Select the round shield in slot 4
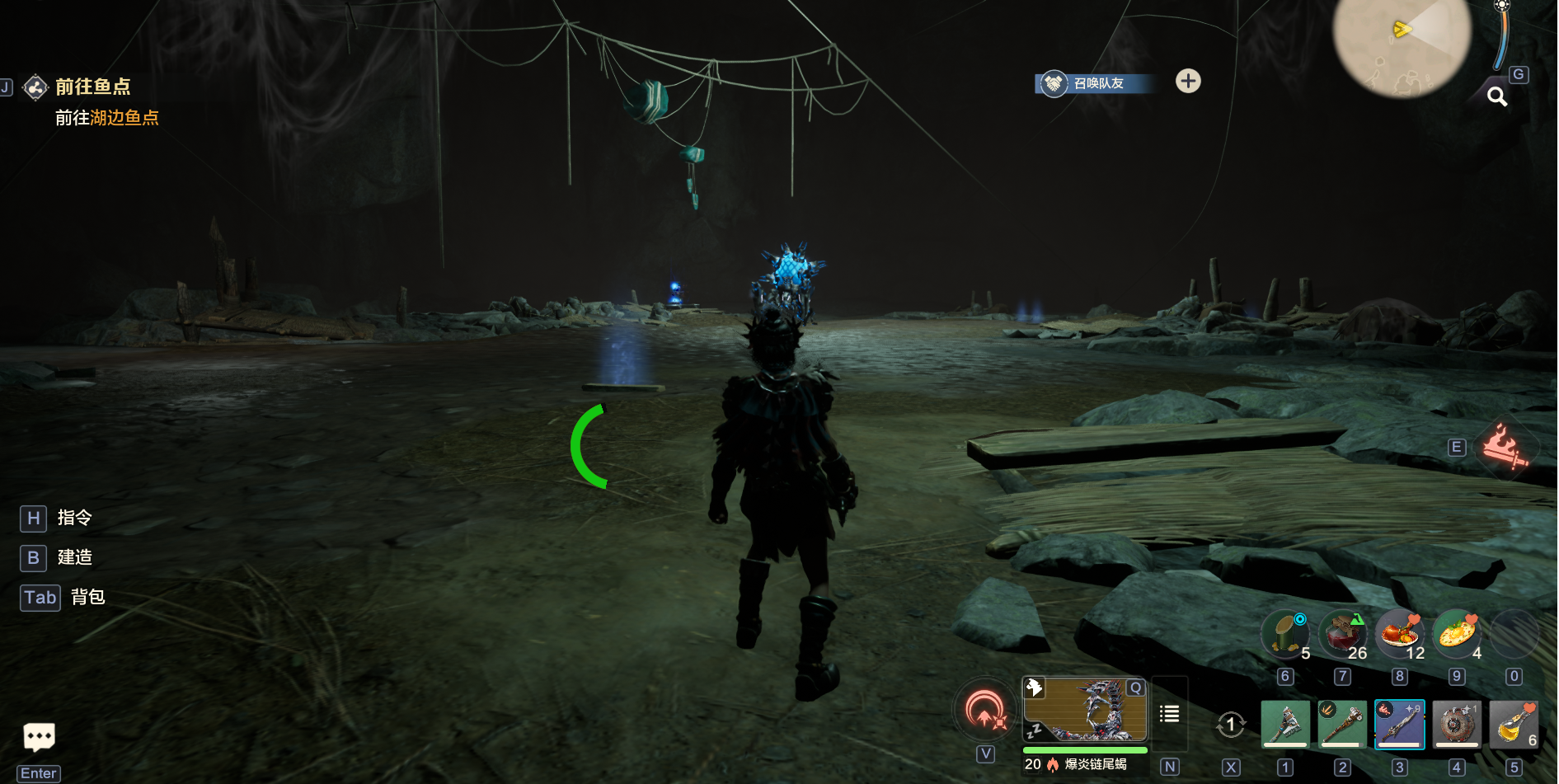 [x=1457, y=725]
